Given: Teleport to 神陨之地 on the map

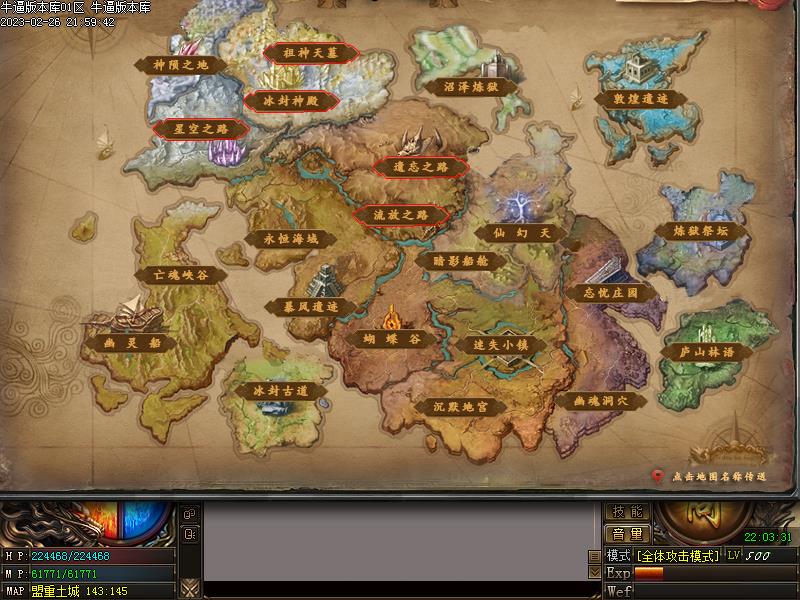Looking at the screenshot, I should (181, 65).
